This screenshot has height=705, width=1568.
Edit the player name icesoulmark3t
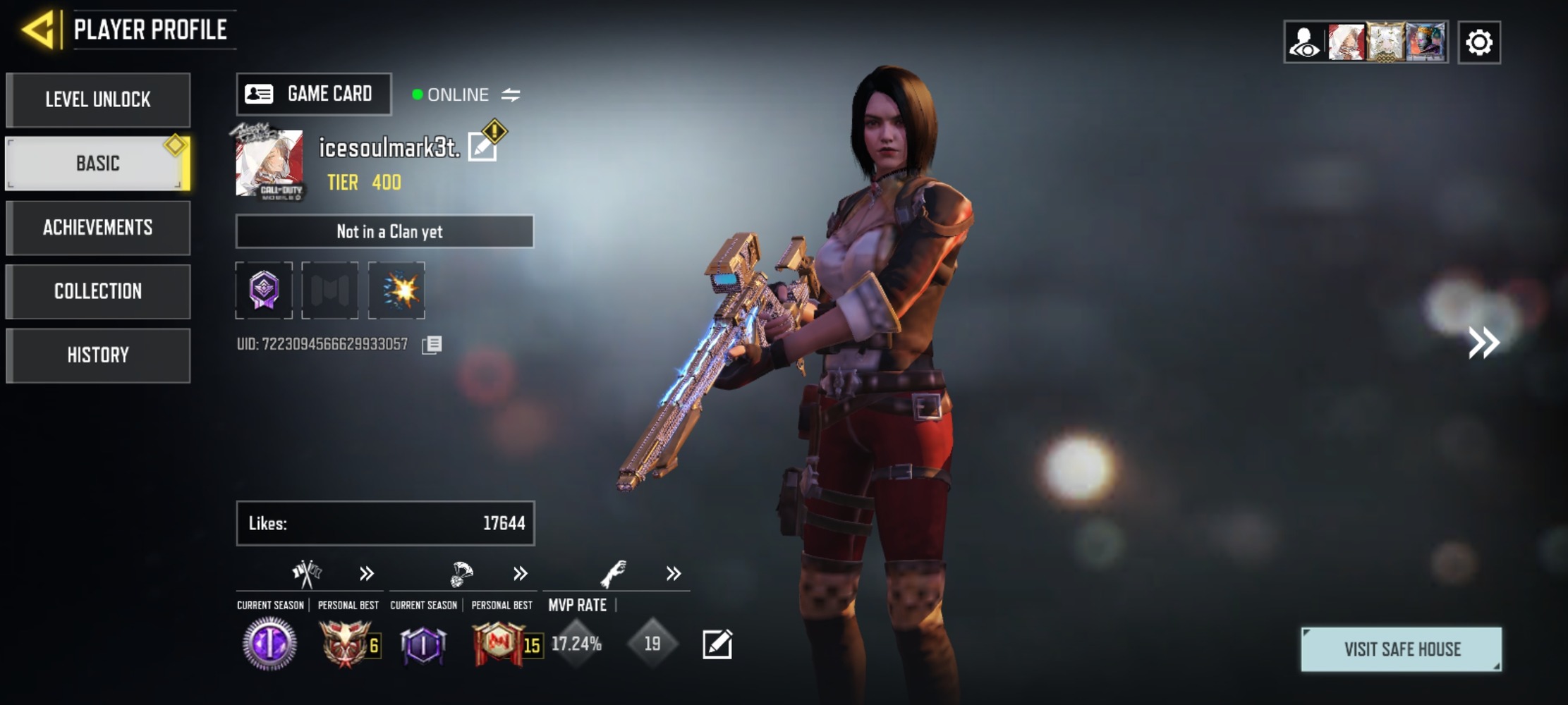483,147
